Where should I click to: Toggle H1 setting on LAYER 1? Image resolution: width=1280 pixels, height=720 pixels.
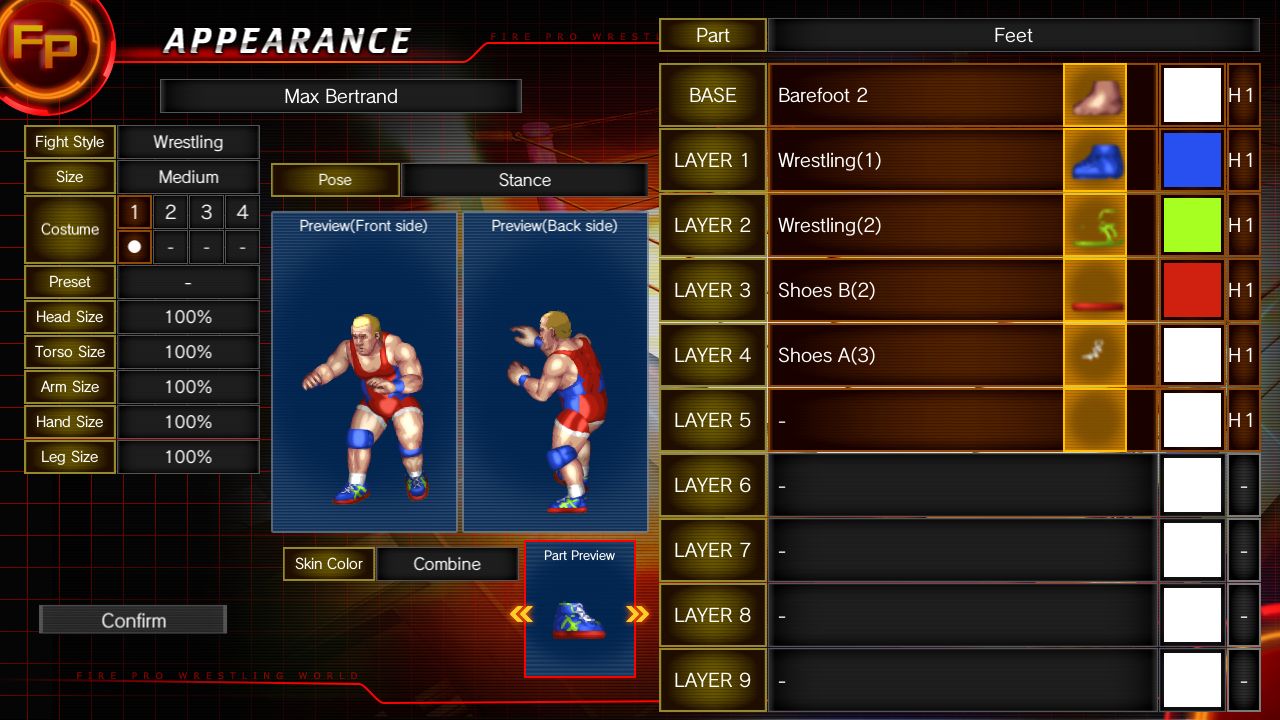(x=1244, y=160)
